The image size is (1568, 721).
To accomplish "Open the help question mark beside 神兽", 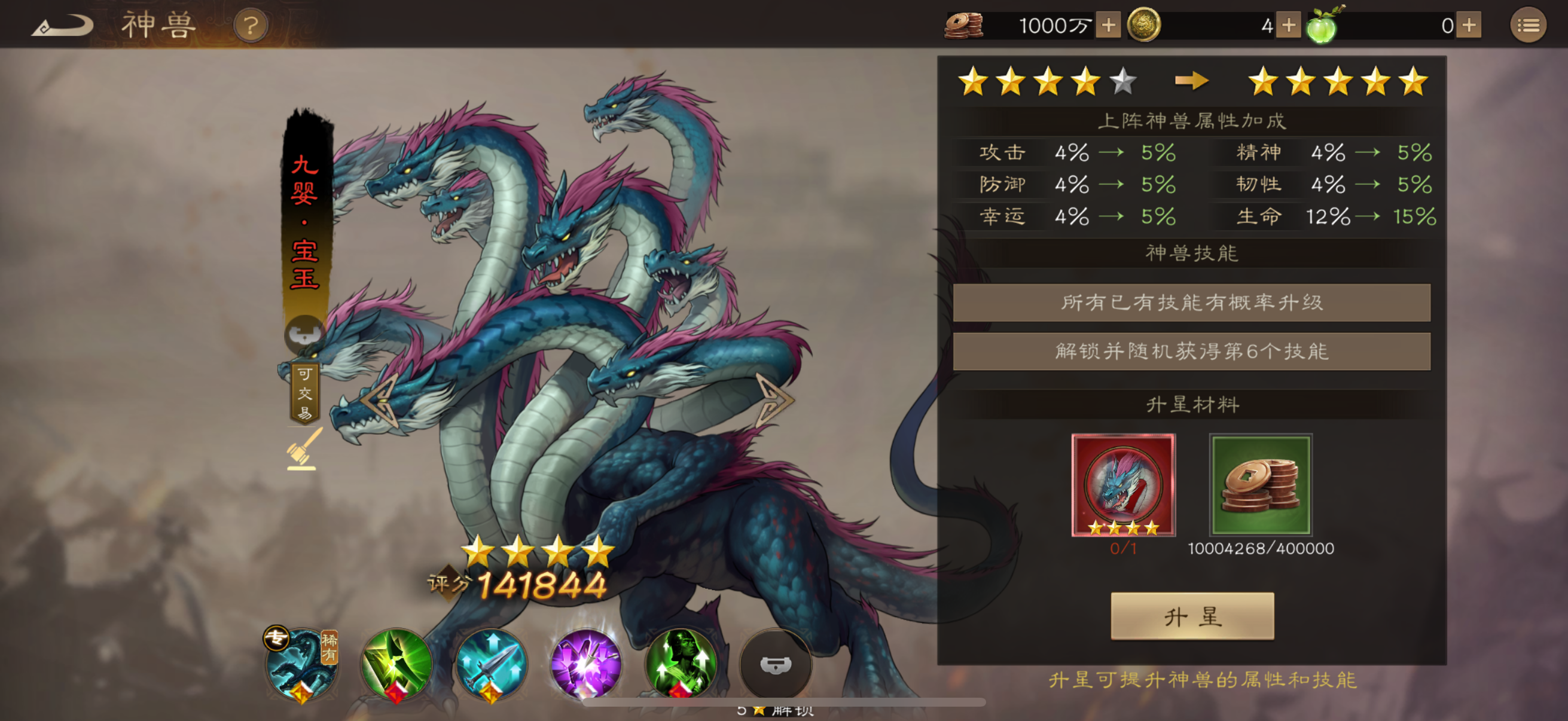I will [252, 25].
